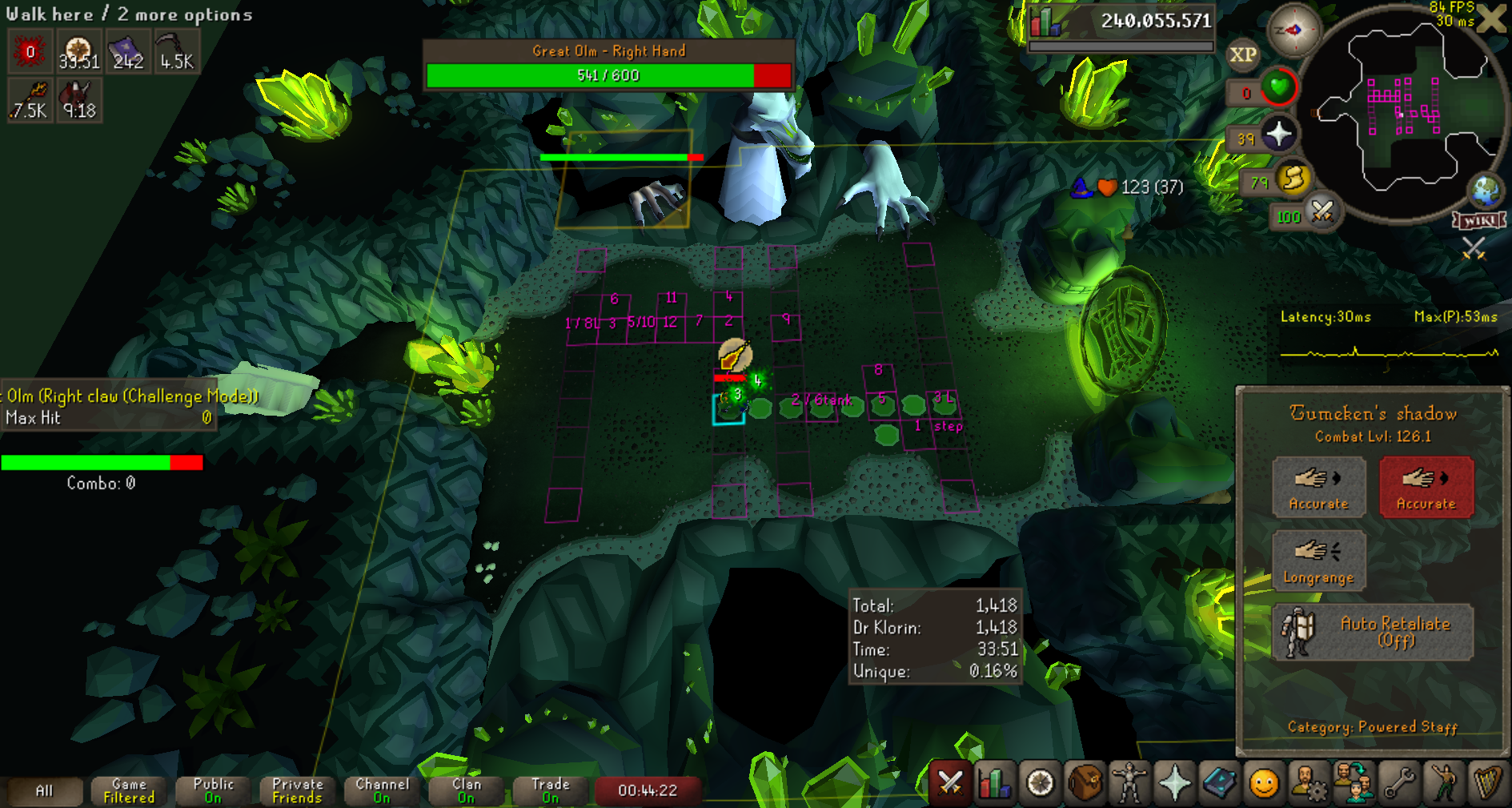Image resolution: width=1512 pixels, height=808 pixels.
Task: Show the Friends list smiley tab
Action: [x=1264, y=782]
